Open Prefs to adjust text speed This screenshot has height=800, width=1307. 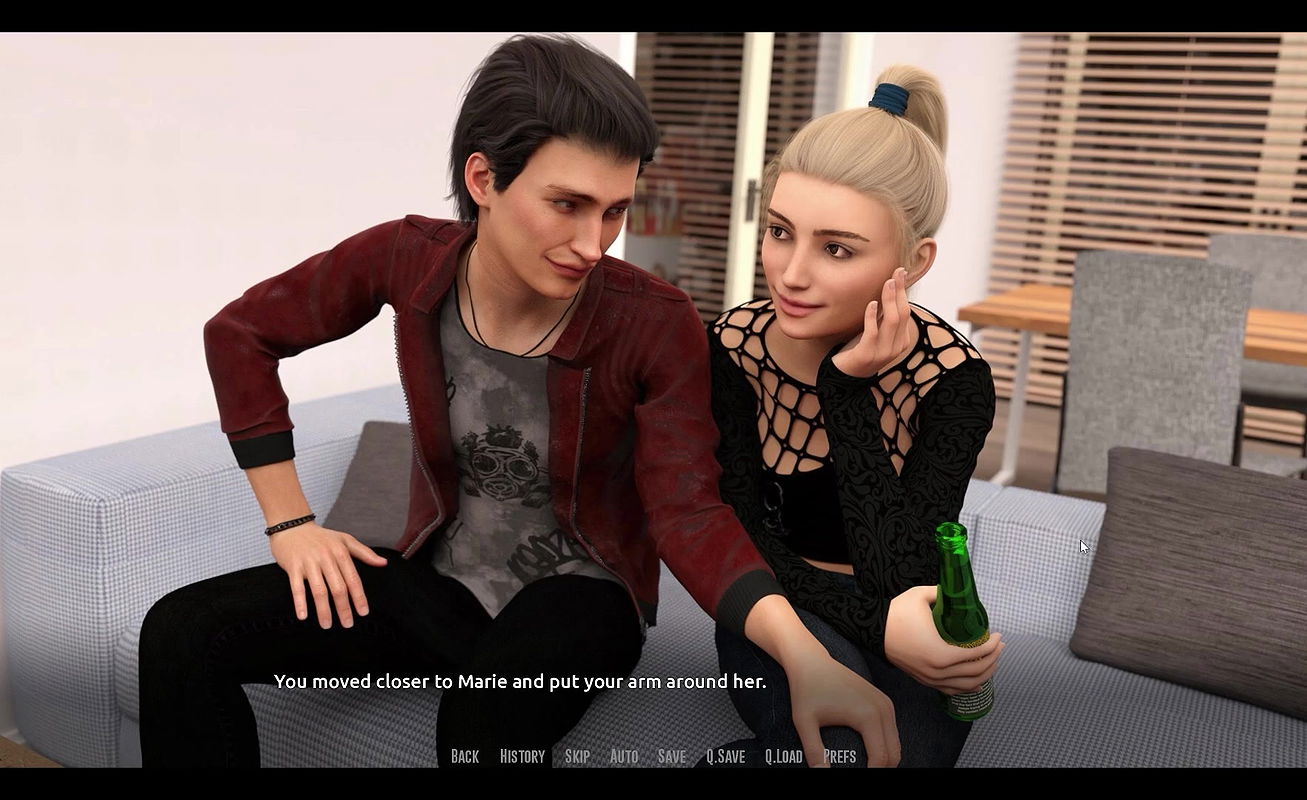point(840,756)
